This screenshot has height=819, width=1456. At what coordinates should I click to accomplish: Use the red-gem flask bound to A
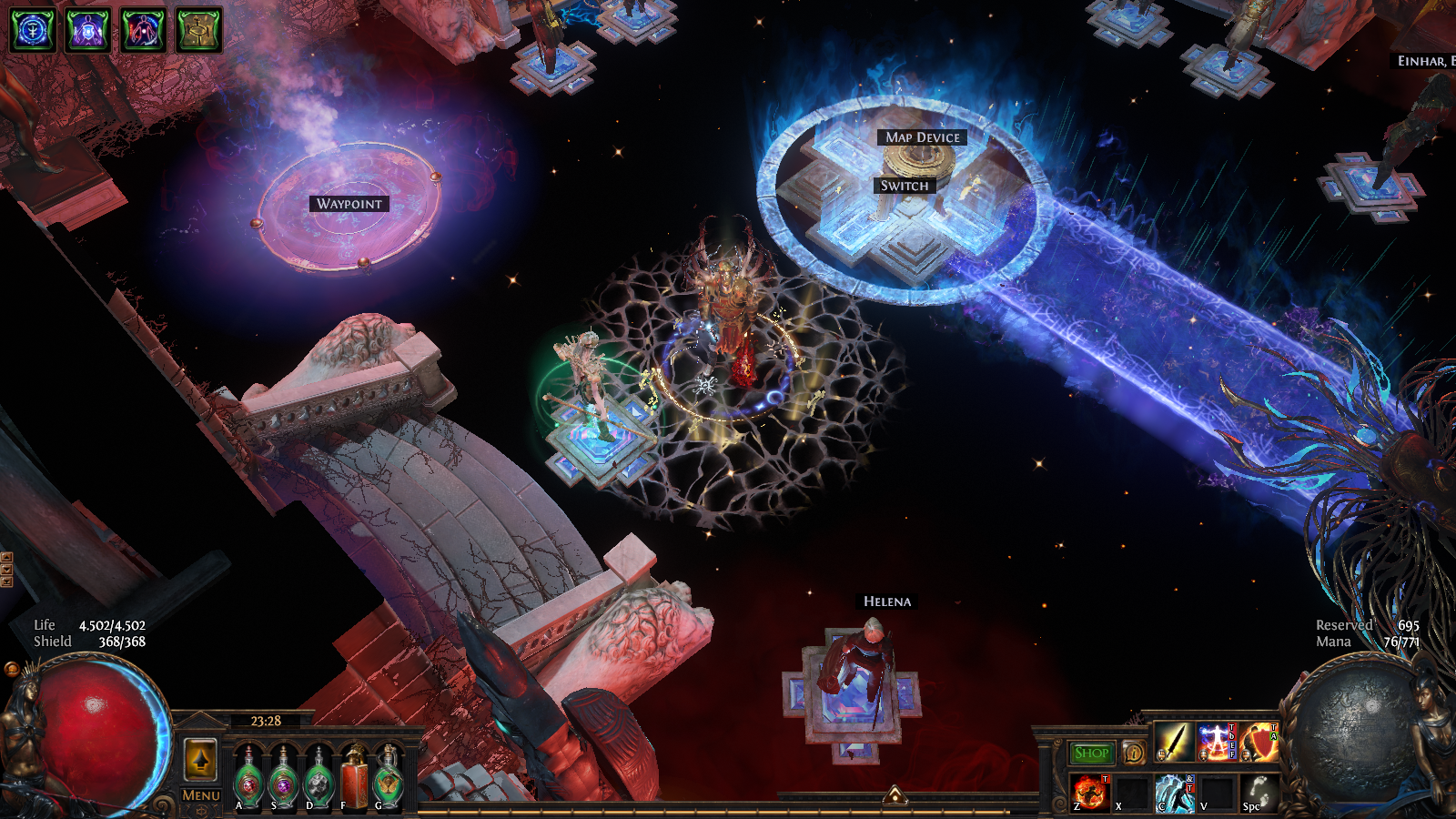pyautogui.click(x=248, y=780)
